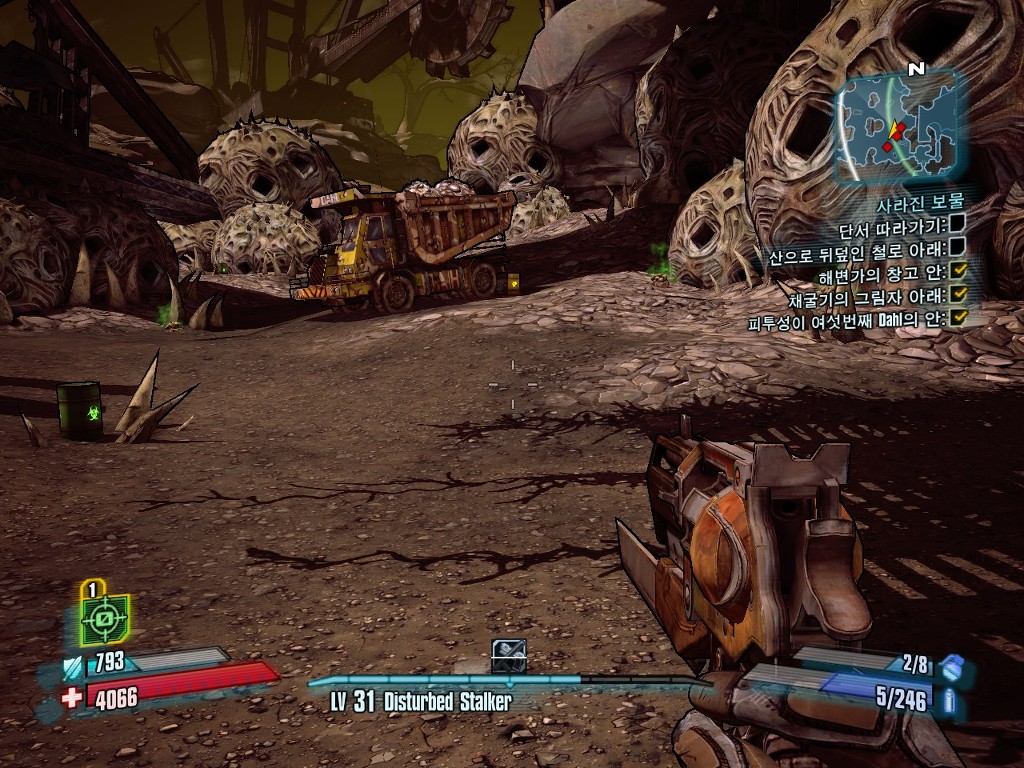This screenshot has height=768, width=1024.
Task: Toggle the 해변가의 창고 안 checkbox
Action: [x=958, y=270]
